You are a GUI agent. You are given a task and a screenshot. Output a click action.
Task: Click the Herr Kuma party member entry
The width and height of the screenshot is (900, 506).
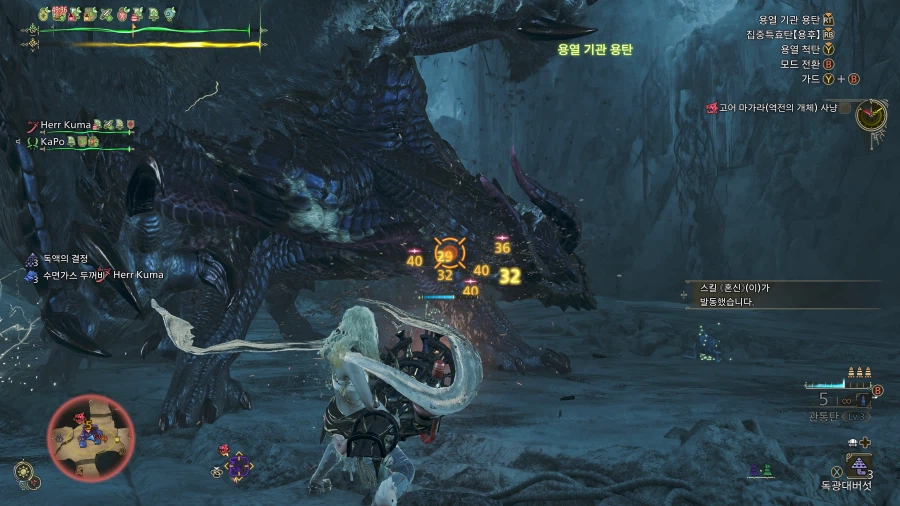(x=65, y=125)
